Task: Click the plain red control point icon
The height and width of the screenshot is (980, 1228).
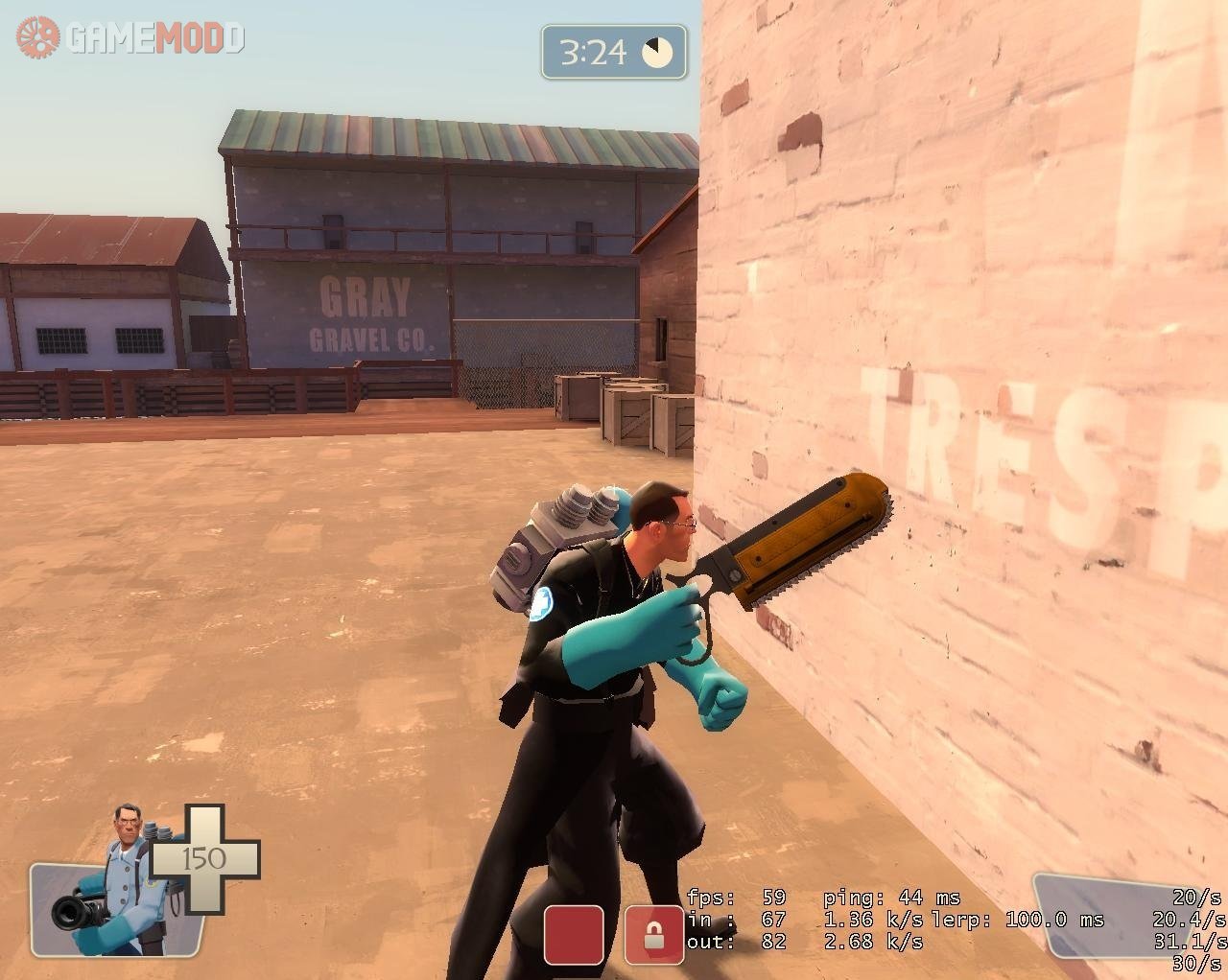Action: (574, 935)
